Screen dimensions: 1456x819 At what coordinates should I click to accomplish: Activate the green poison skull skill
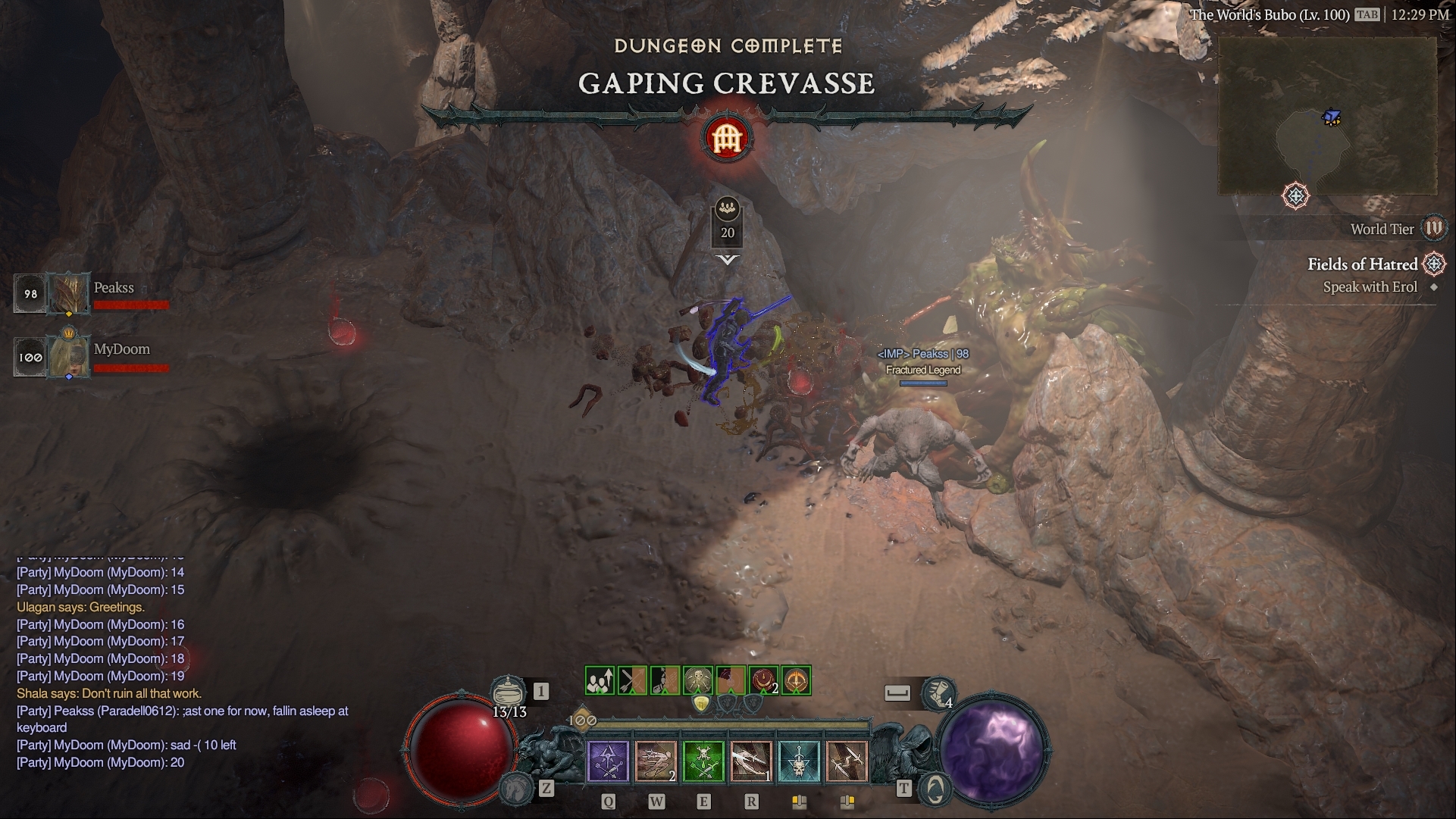703,761
